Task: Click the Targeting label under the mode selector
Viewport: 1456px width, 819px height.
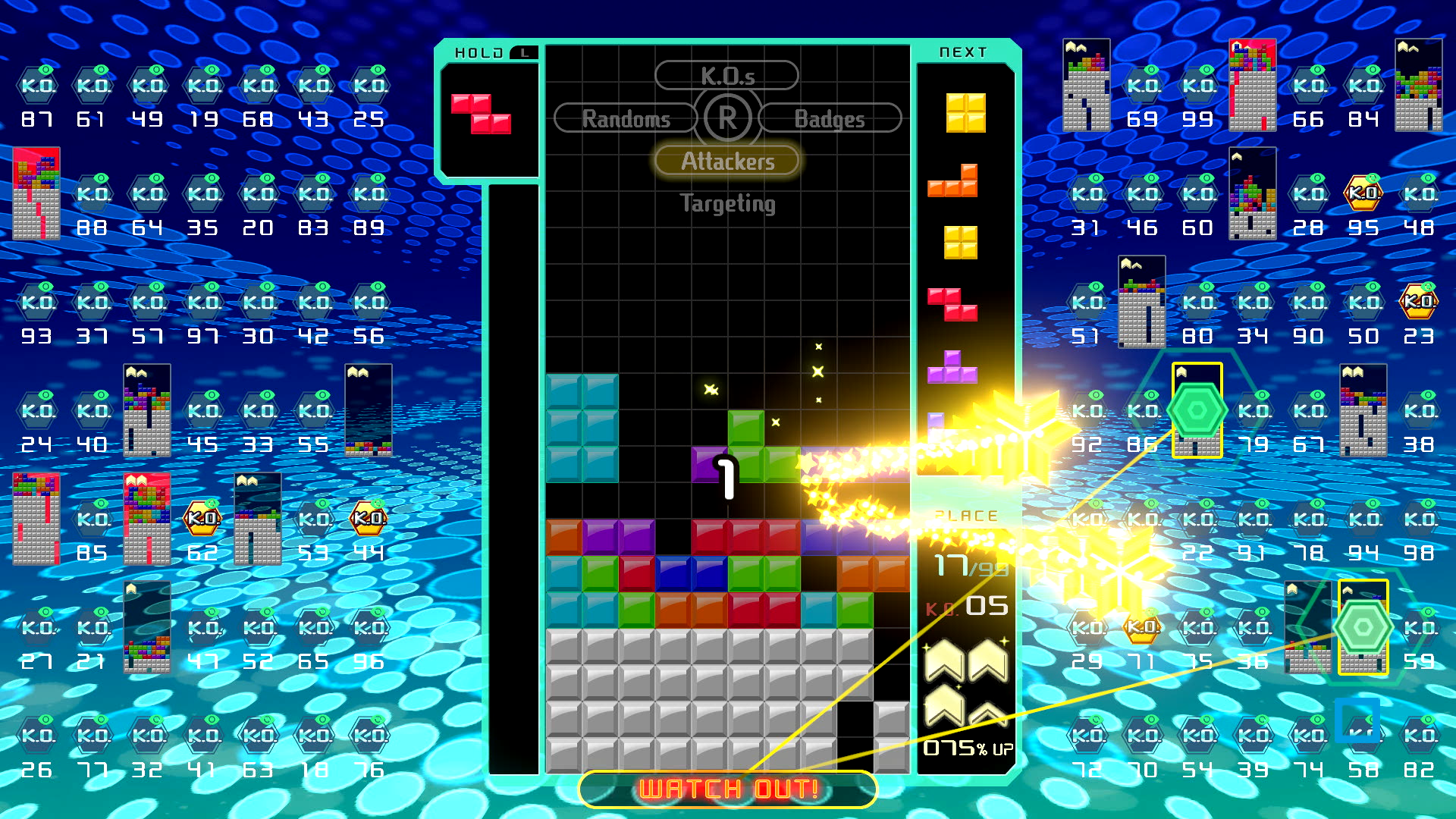Action: [x=727, y=203]
